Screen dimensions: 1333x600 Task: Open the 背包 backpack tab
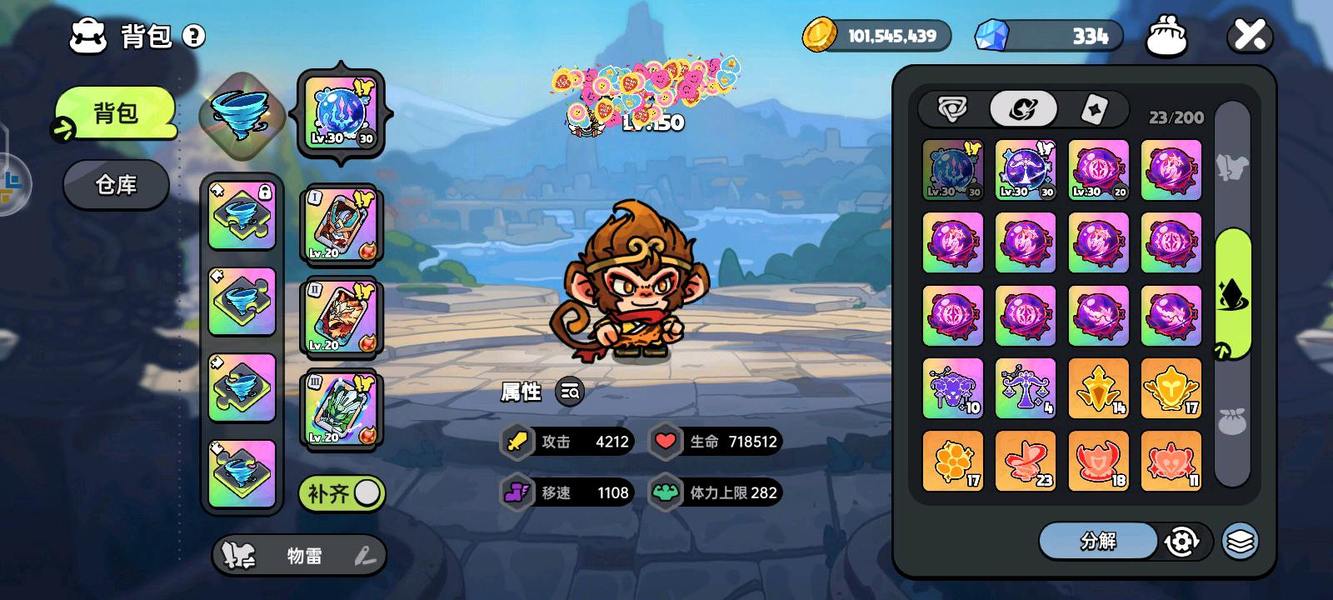[x=116, y=113]
